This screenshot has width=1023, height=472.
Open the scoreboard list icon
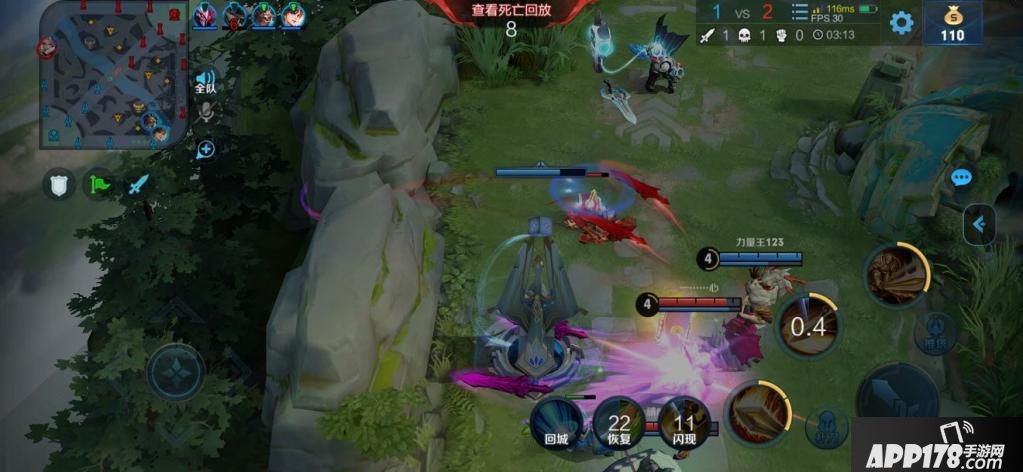[799, 12]
